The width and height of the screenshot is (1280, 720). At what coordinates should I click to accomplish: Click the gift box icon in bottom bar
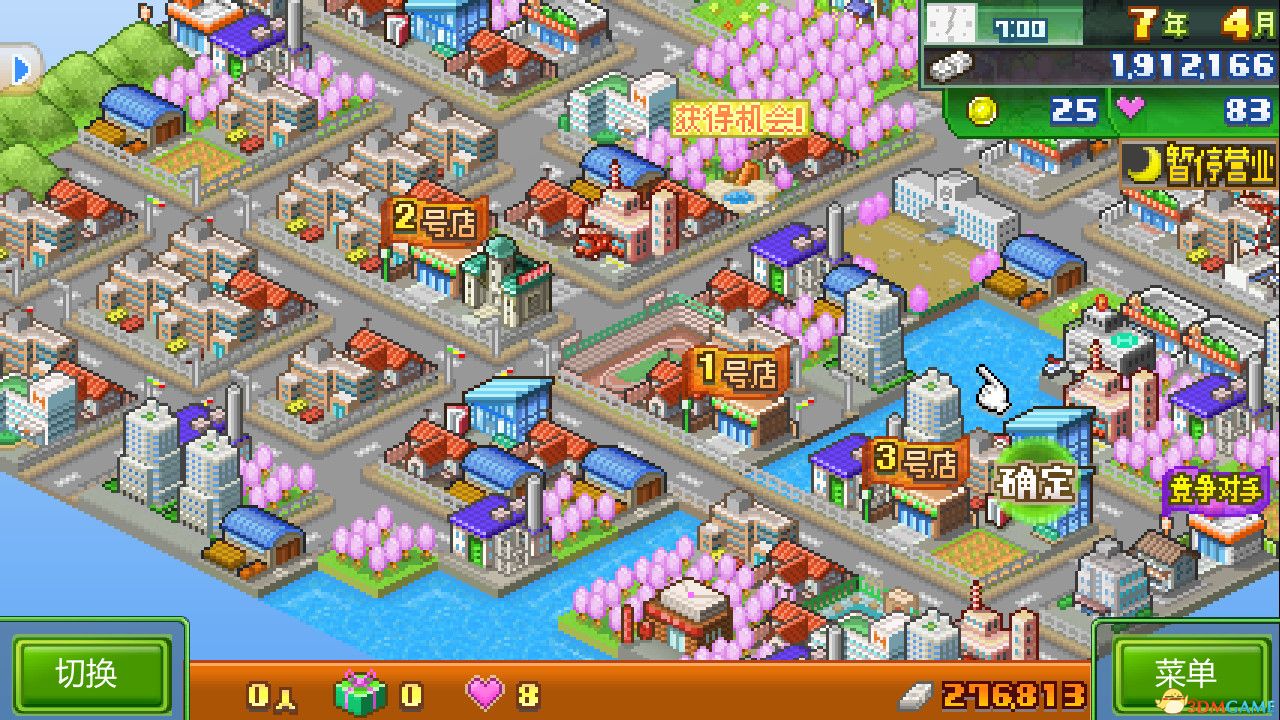point(360,692)
